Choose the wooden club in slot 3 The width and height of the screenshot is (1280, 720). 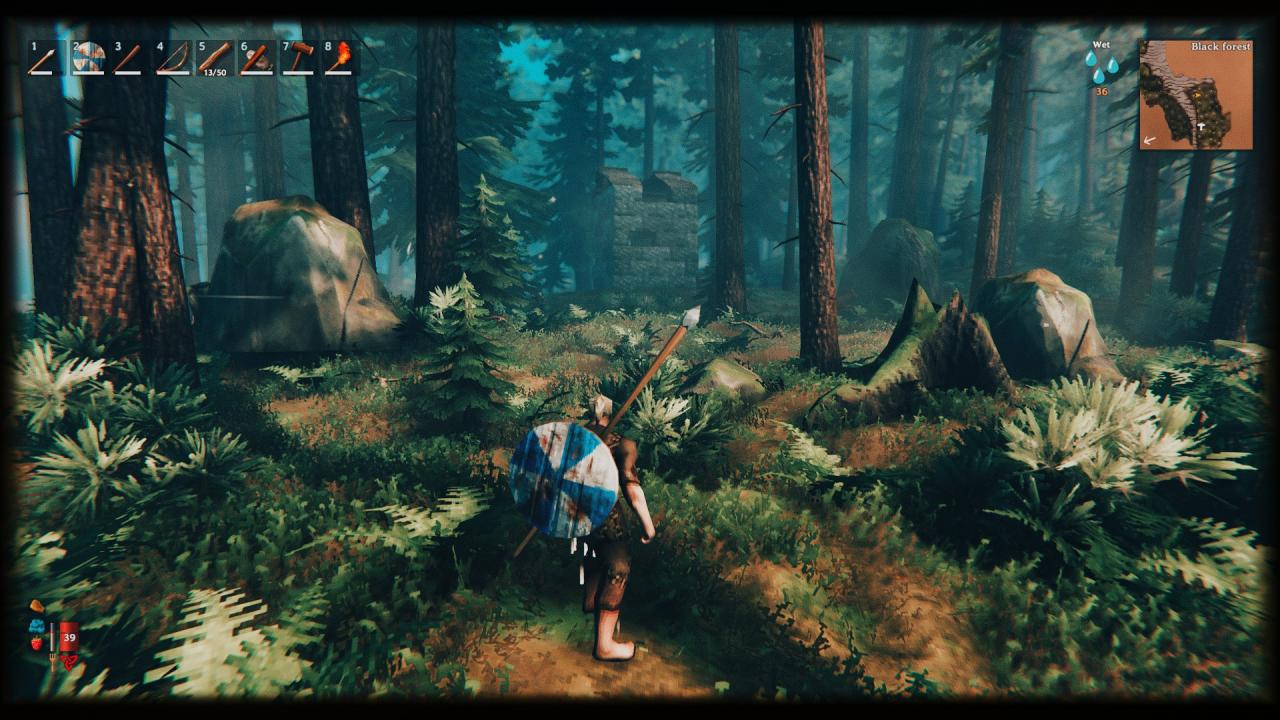coord(129,58)
